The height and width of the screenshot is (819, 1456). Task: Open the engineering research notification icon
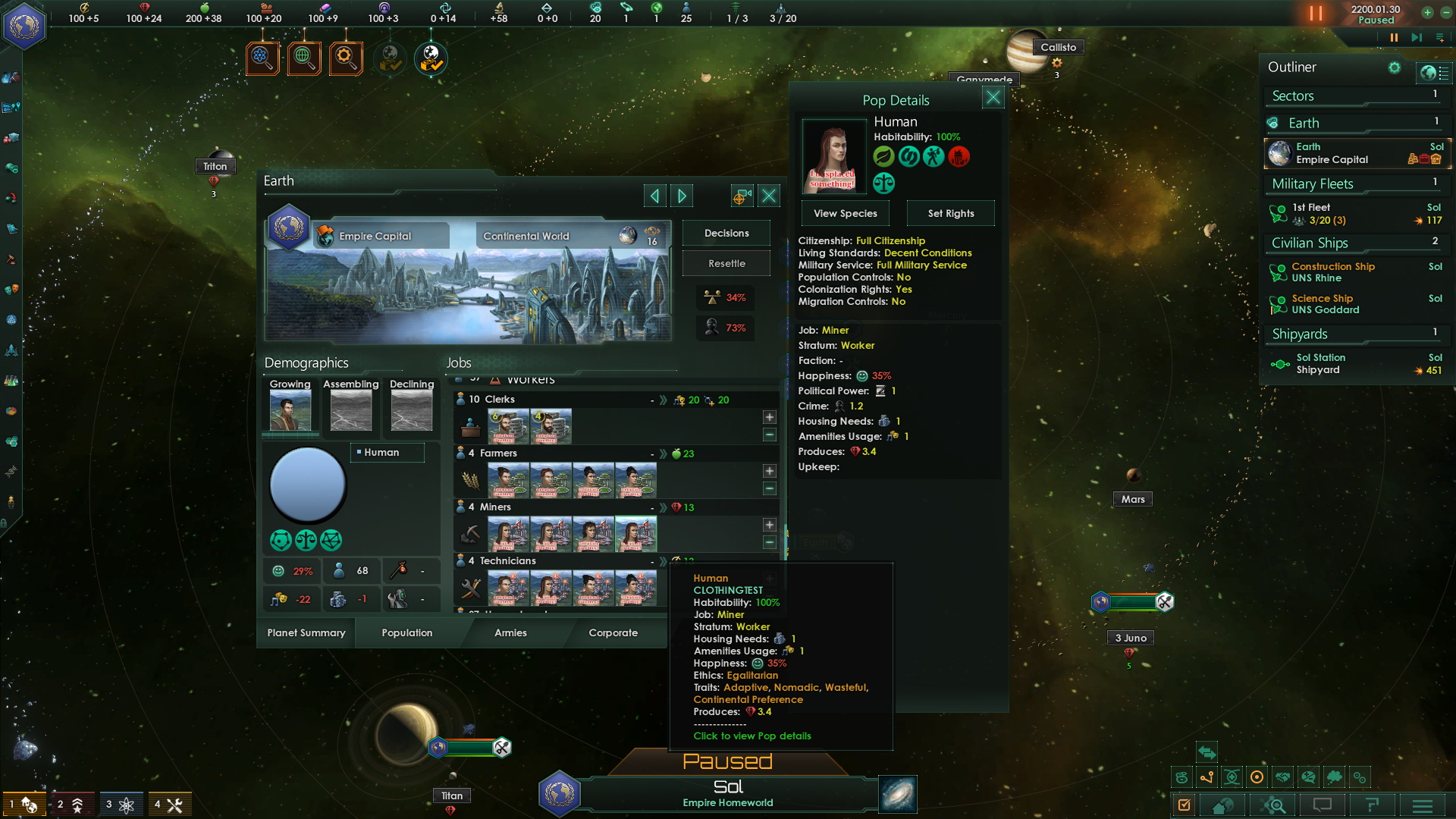coord(346,58)
